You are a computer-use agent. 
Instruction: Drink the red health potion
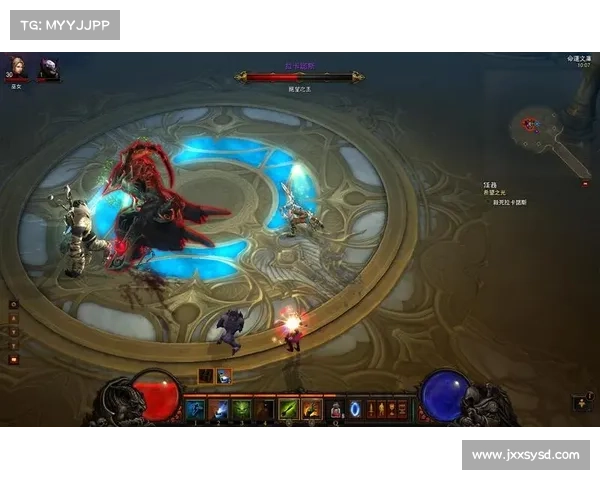coord(336,409)
